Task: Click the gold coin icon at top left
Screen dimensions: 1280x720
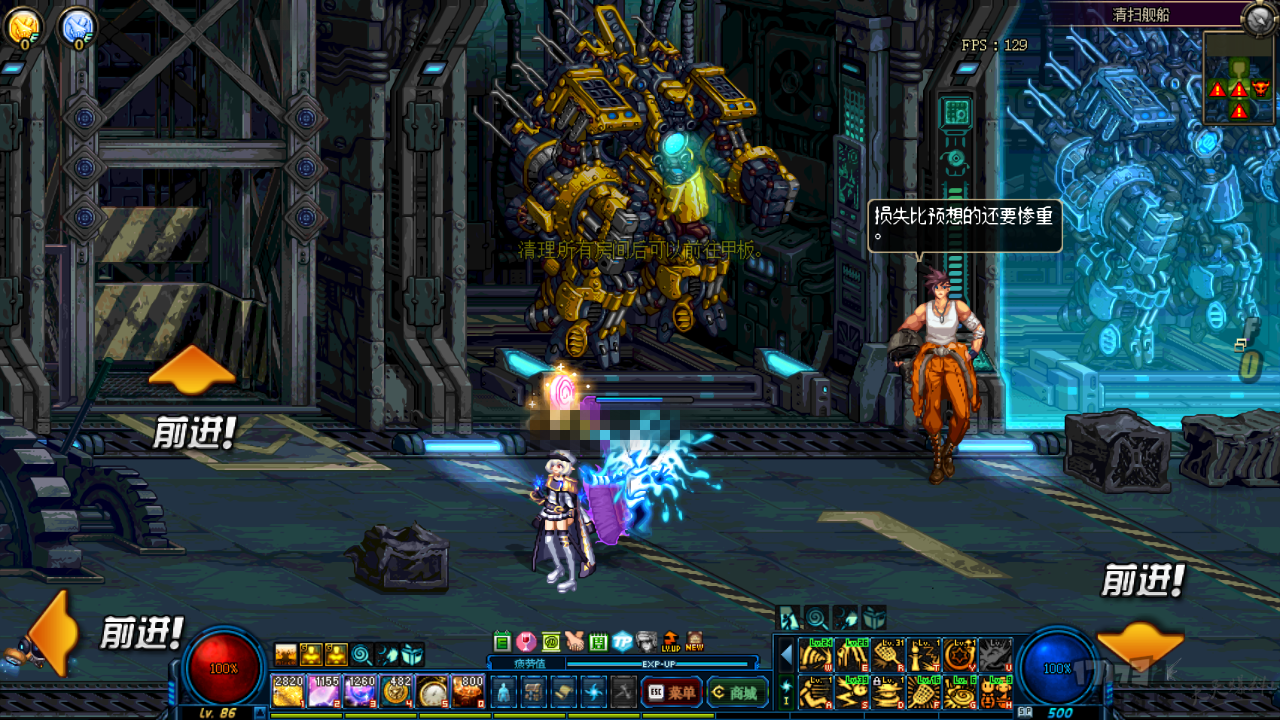Action: click(23, 27)
